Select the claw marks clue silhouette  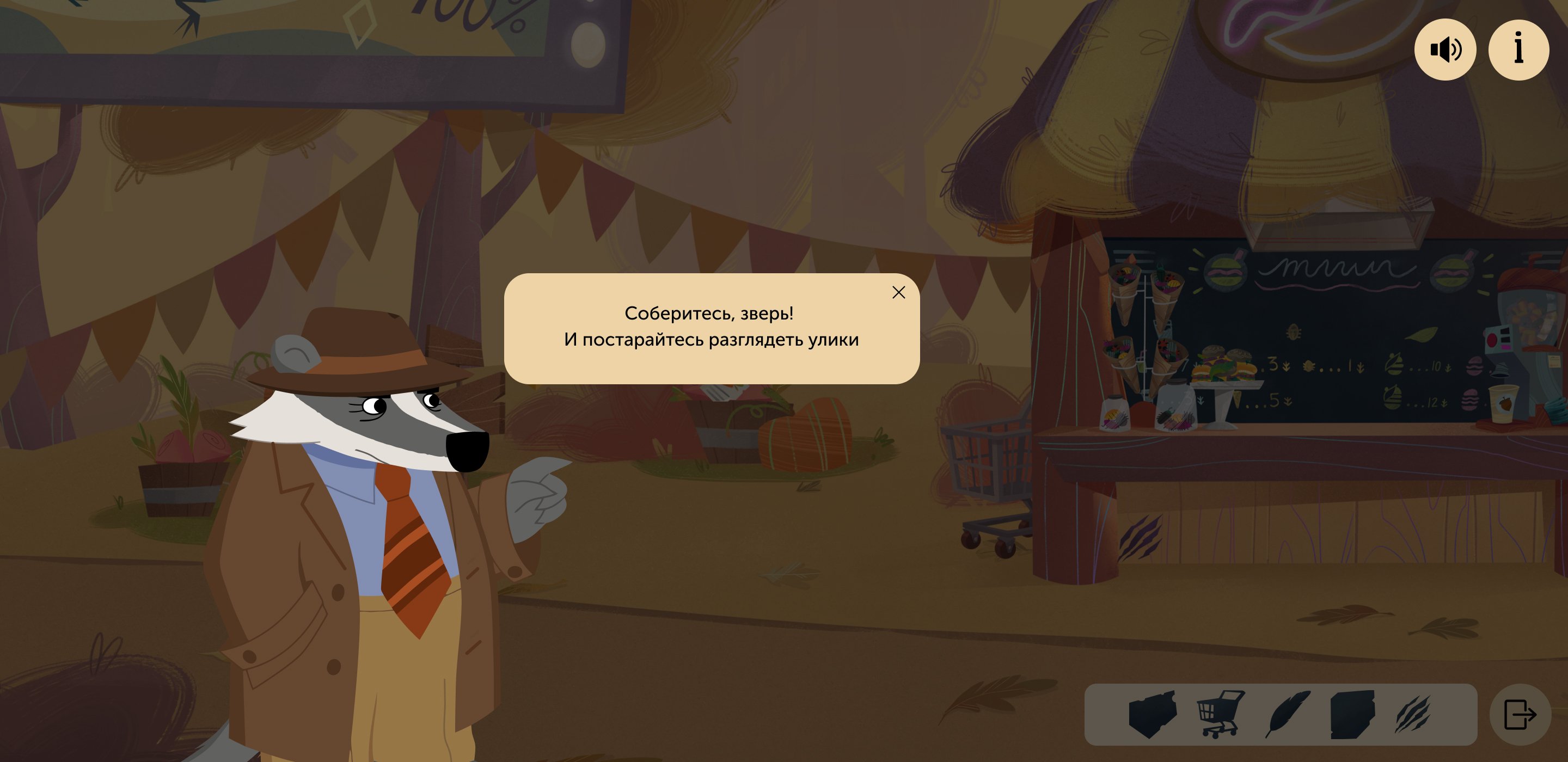(x=1413, y=714)
